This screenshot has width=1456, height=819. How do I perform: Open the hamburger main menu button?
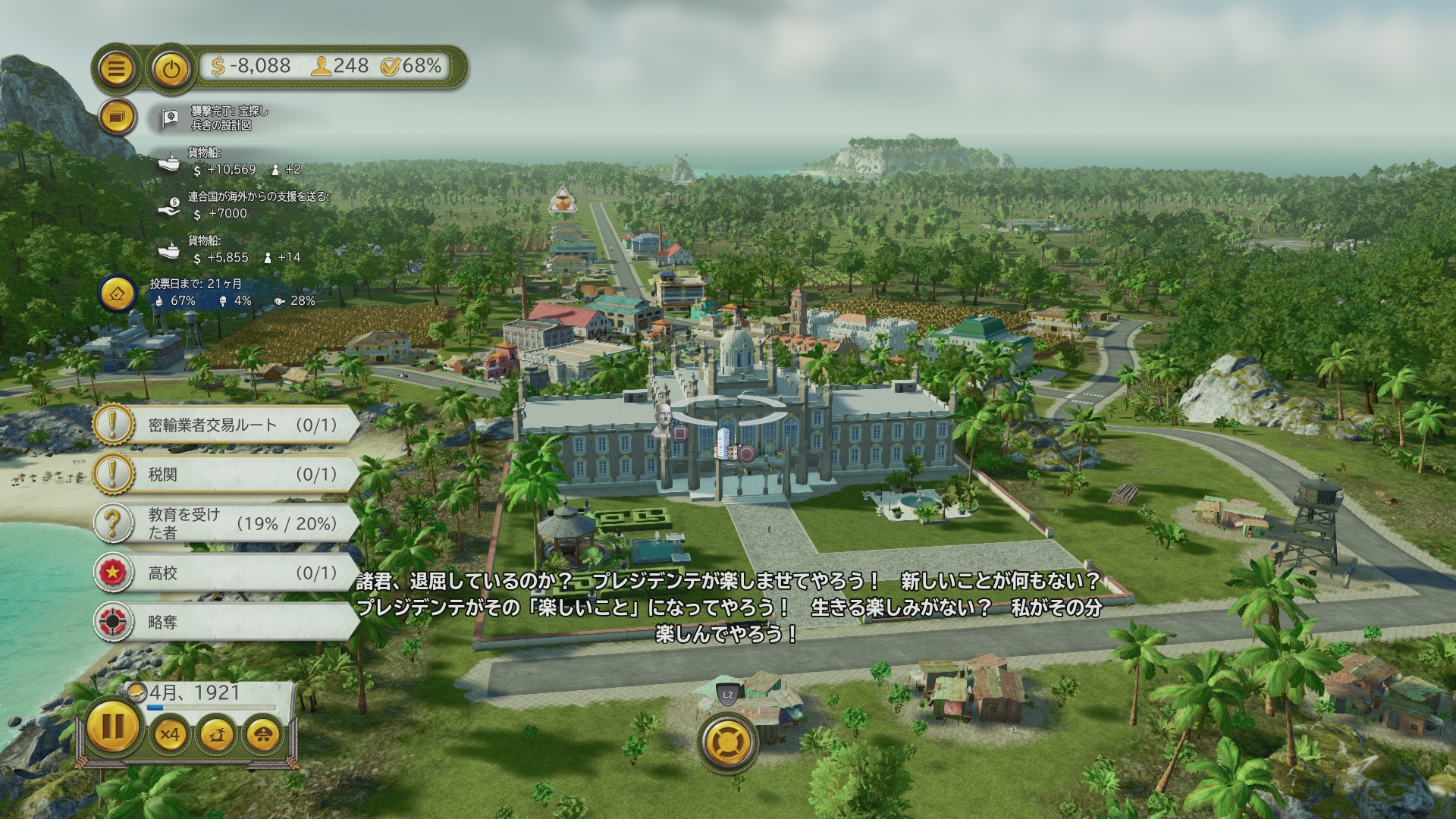tap(116, 69)
